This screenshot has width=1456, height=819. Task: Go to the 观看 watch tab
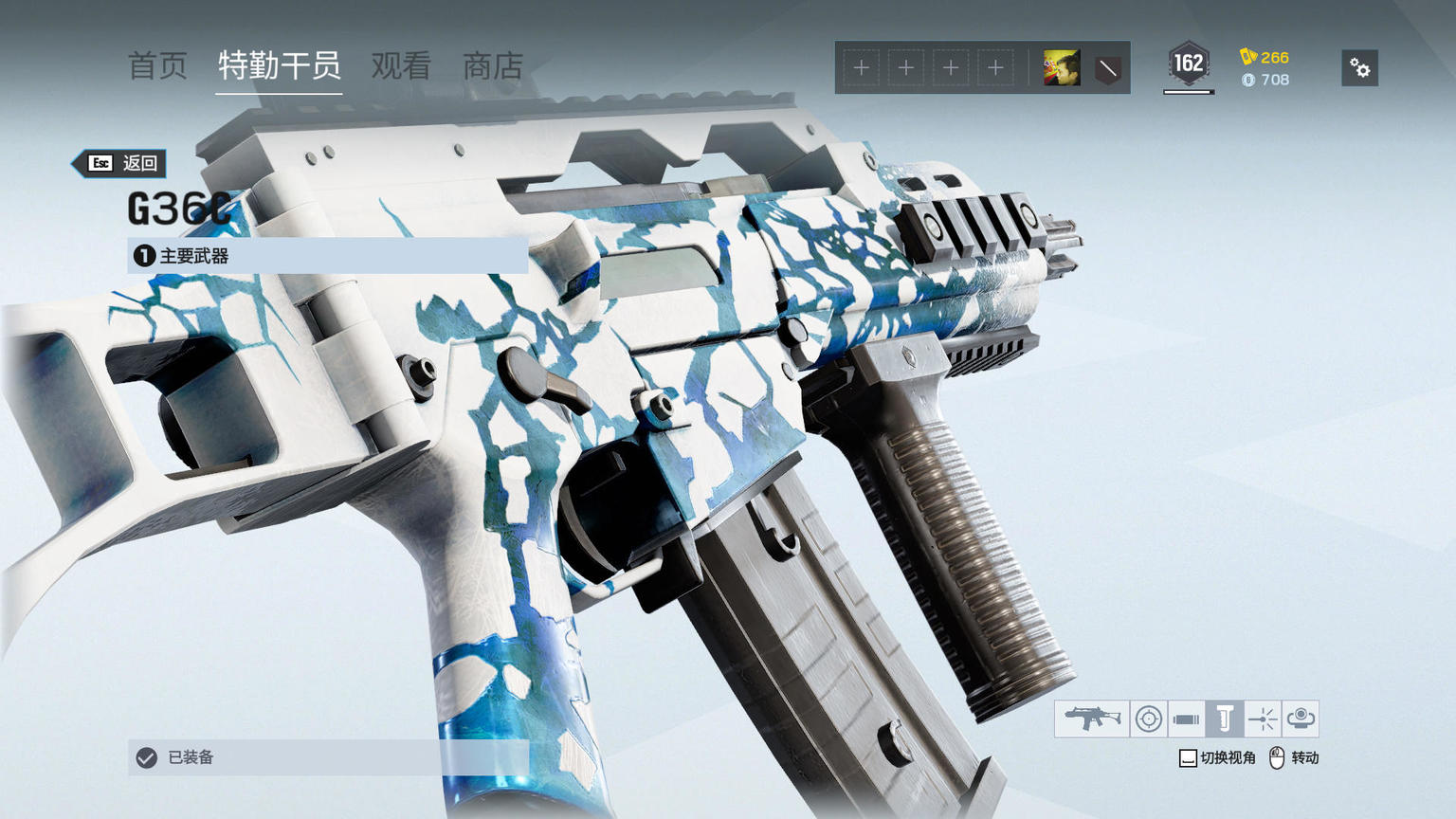pyautogui.click(x=401, y=66)
